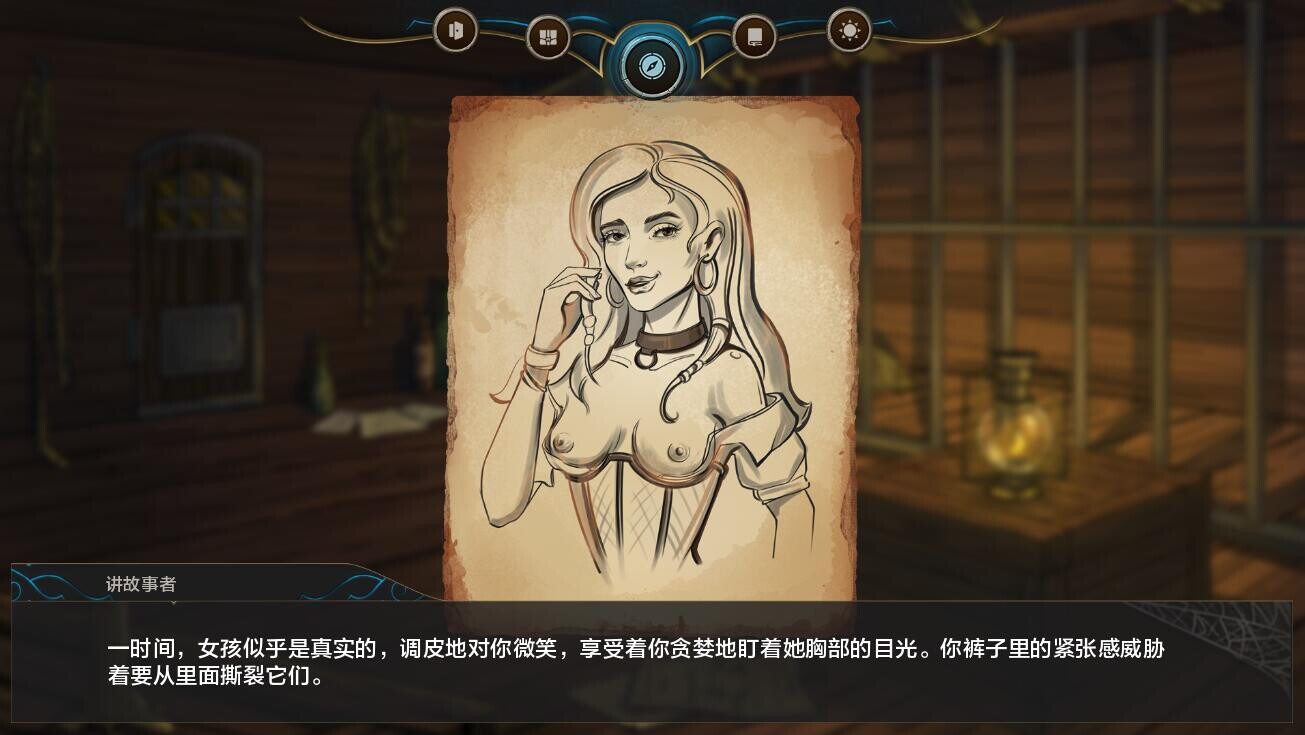Open the journal book icon
Viewport: 1305px width, 735px height.
(x=755, y=35)
